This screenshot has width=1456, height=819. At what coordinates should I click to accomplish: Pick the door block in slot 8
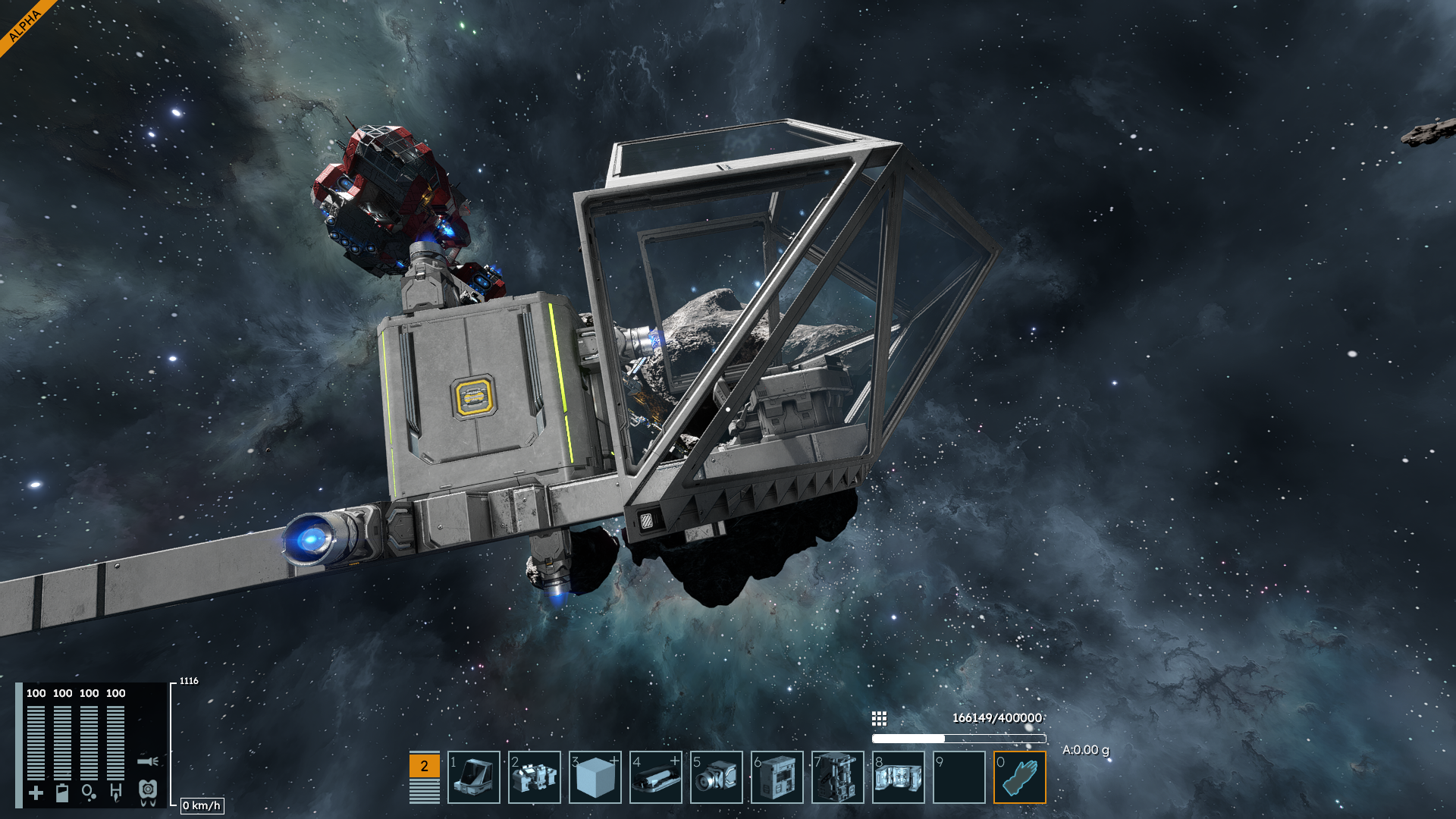pyautogui.click(x=899, y=777)
